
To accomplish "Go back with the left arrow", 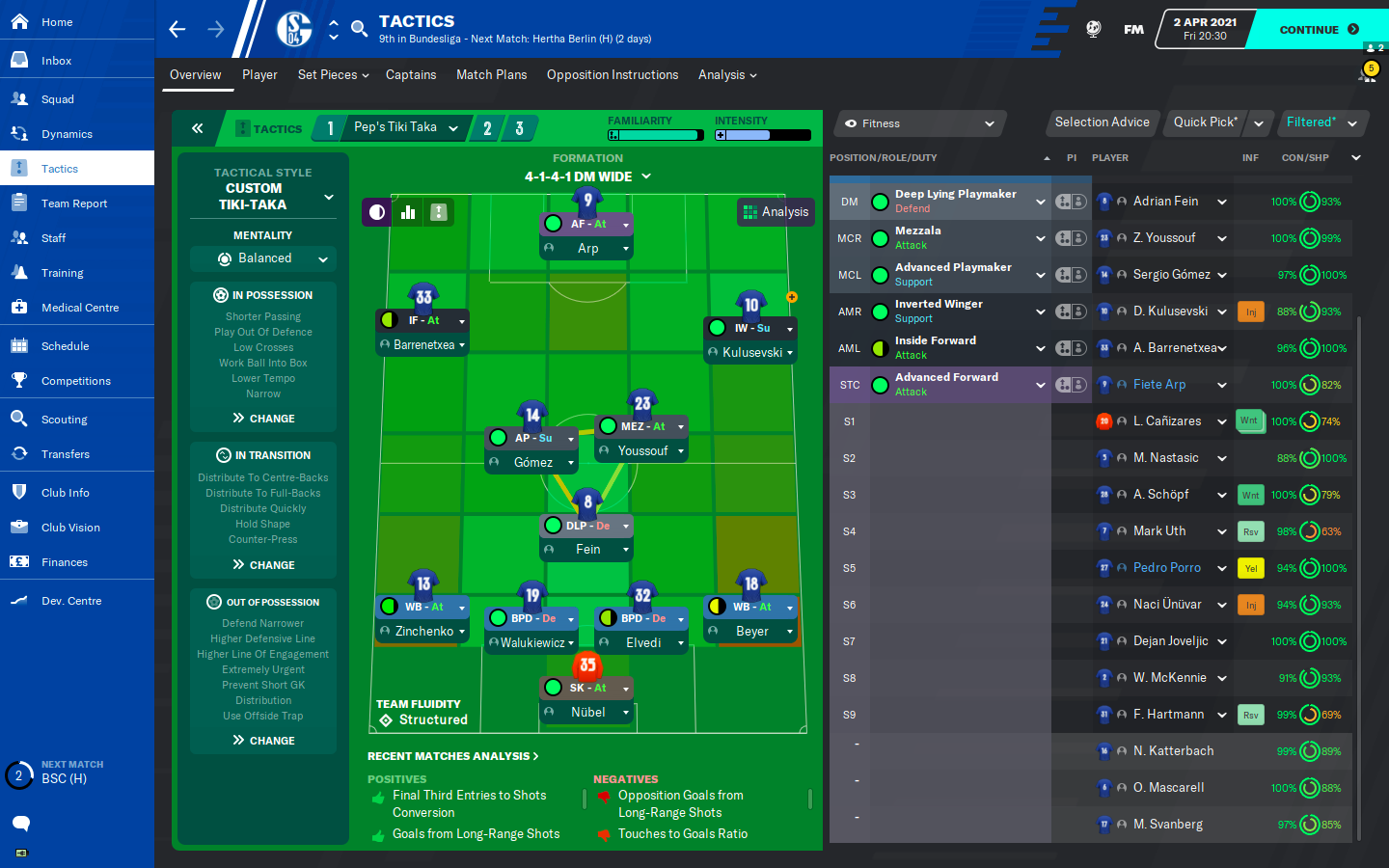I will 177,29.
